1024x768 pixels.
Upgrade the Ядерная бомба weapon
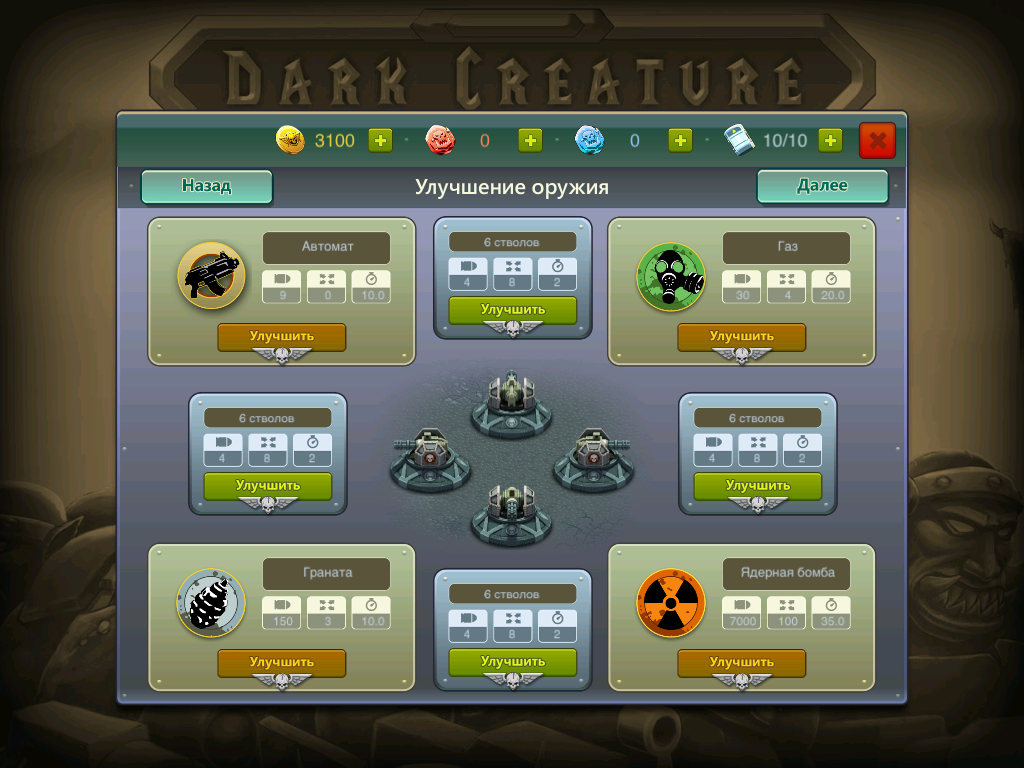pyautogui.click(x=741, y=662)
